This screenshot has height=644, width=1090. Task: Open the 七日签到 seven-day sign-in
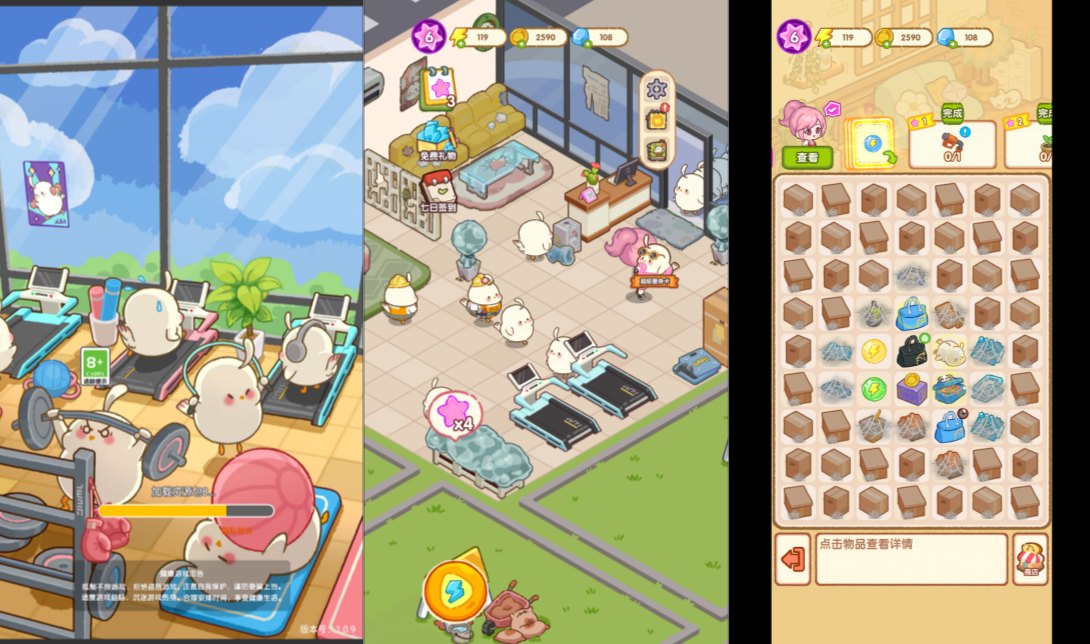pyautogui.click(x=438, y=190)
